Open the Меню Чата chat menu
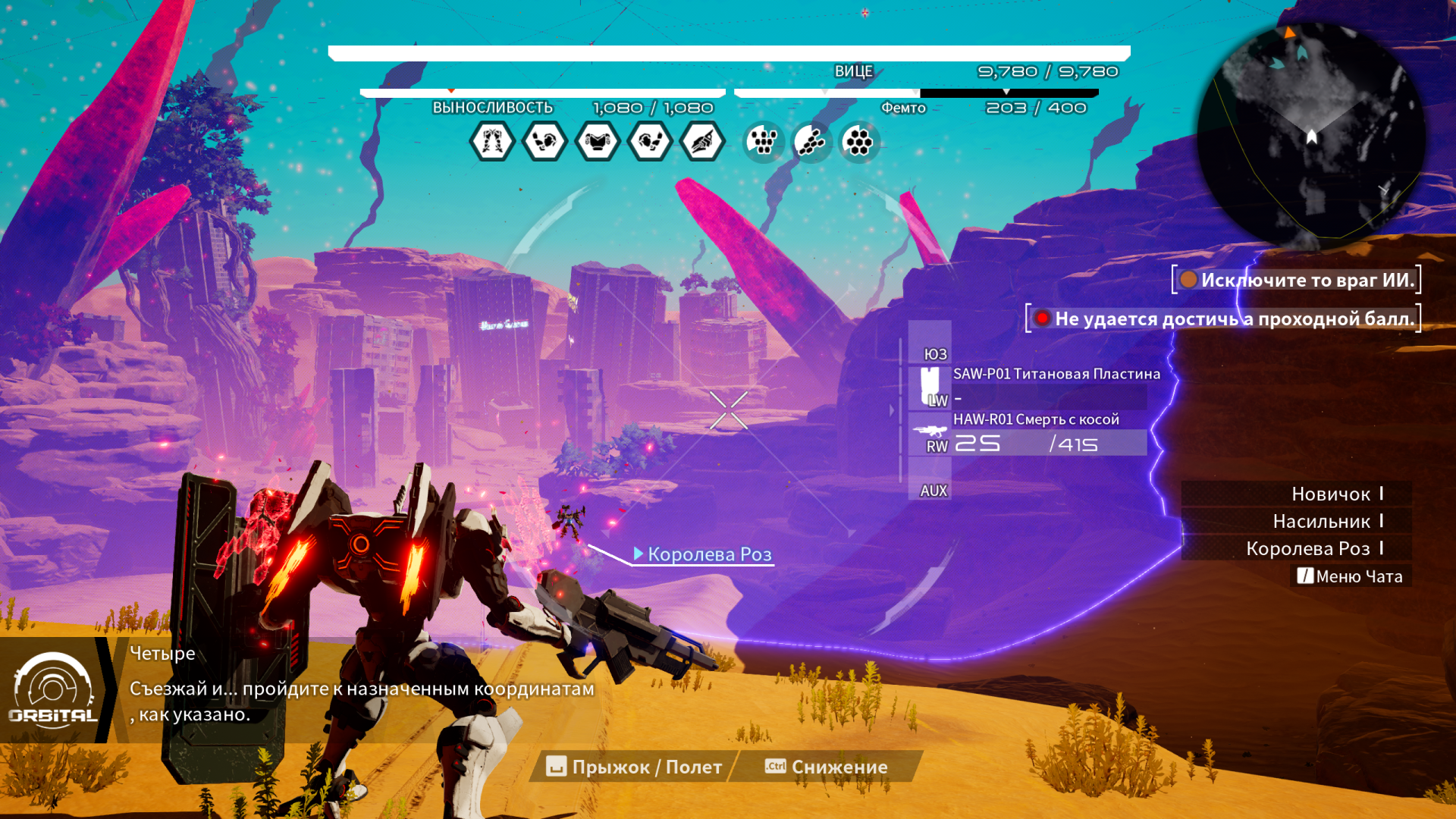1456x819 pixels. [x=1351, y=577]
